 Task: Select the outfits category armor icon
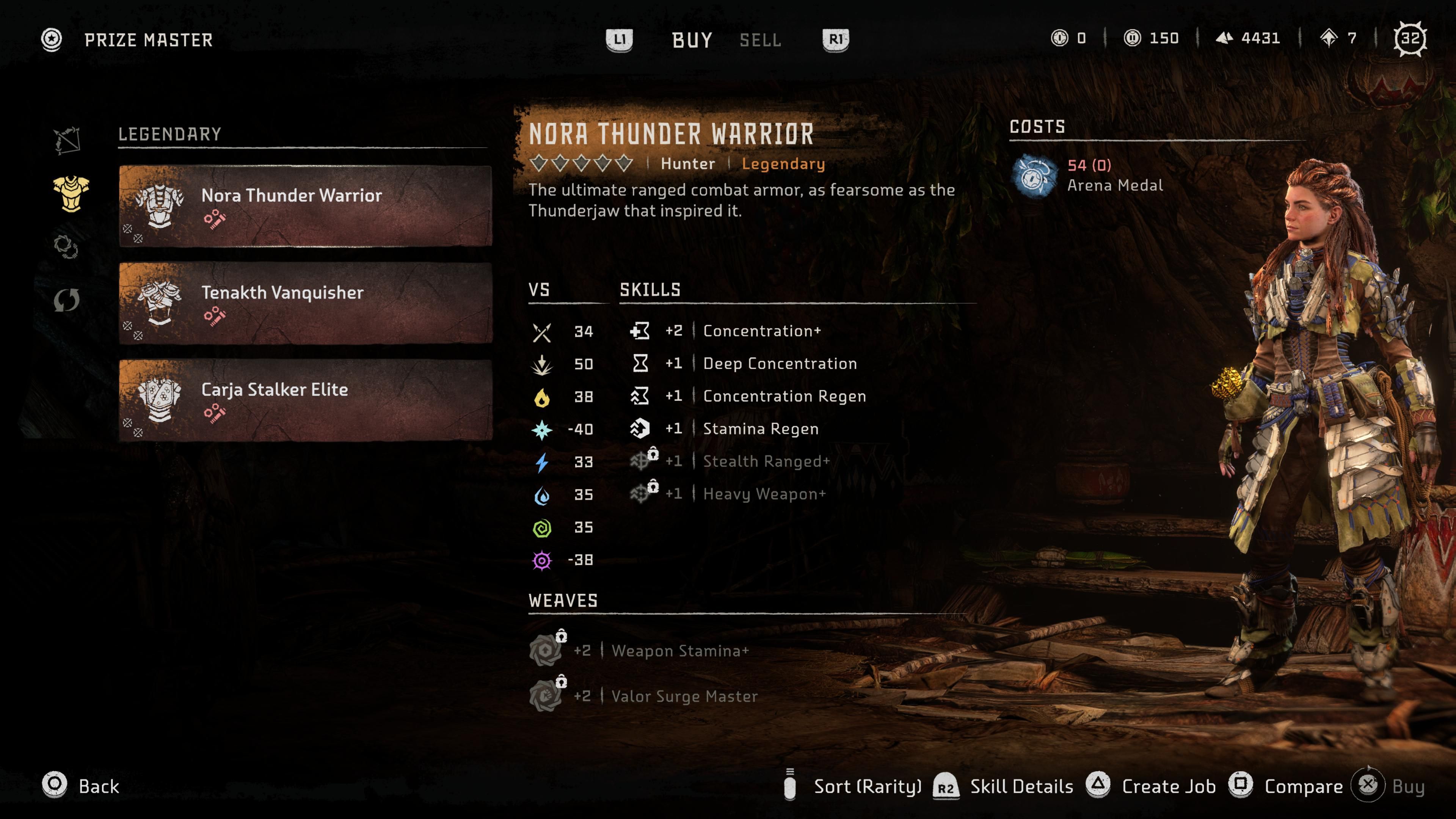pos(71,193)
